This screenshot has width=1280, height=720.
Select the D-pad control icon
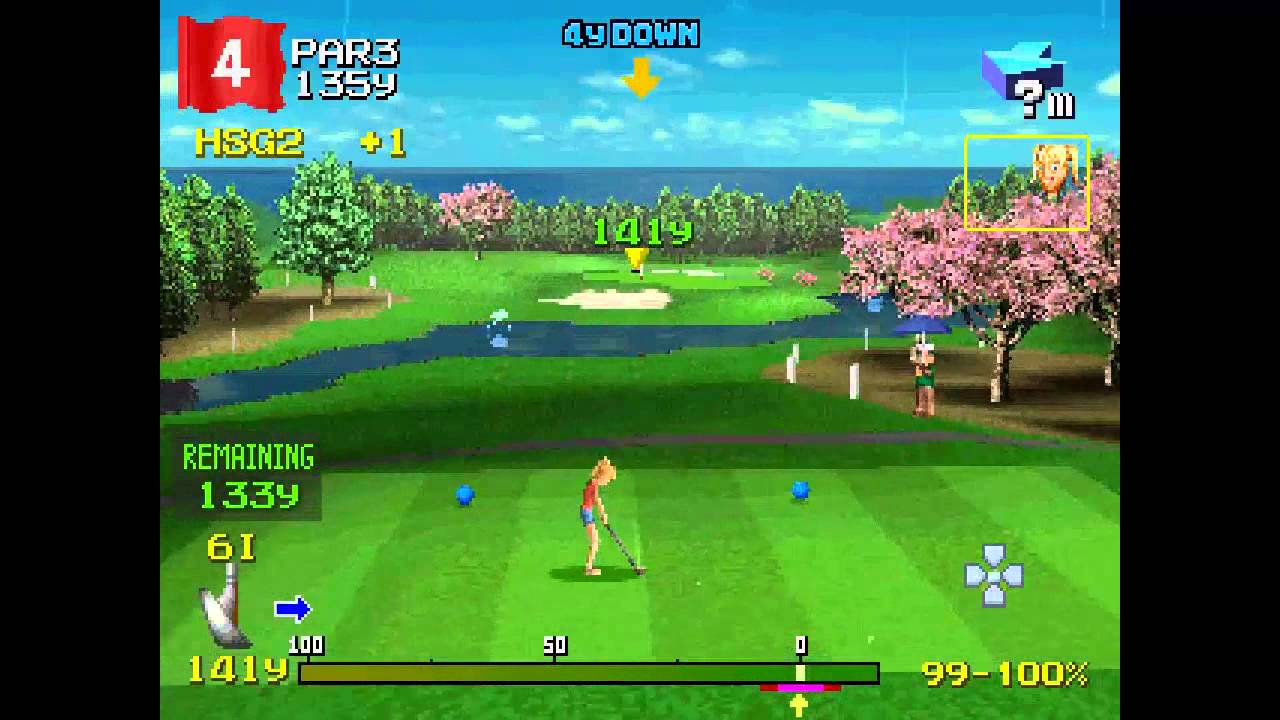992,578
